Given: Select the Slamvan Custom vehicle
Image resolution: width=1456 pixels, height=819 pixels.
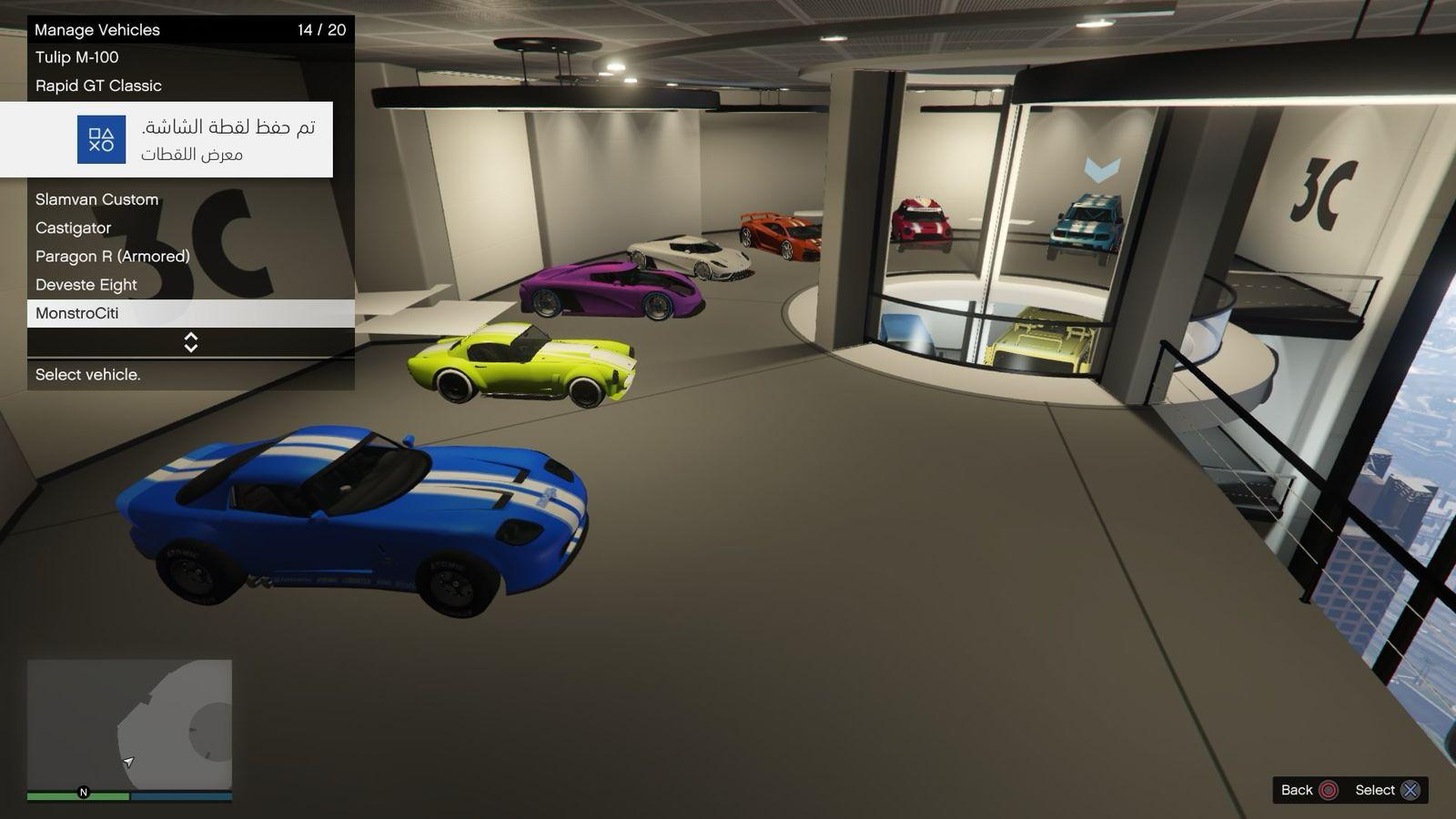Looking at the screenshot, I should click(x=96, y=199).
